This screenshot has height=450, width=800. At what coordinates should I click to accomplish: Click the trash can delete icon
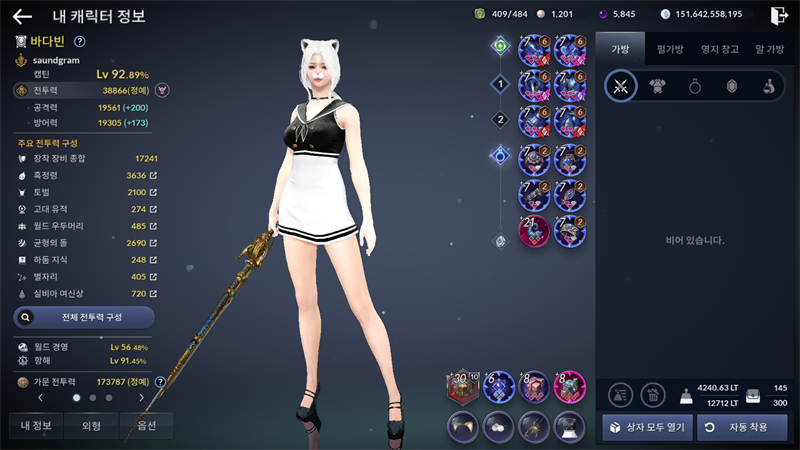652,395
